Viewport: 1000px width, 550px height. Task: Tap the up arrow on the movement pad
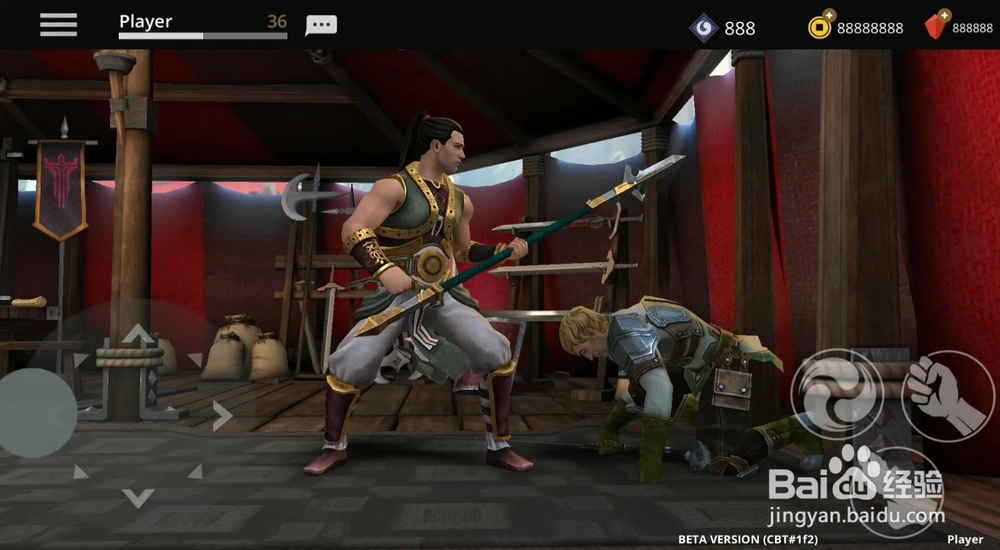[138, 333]
